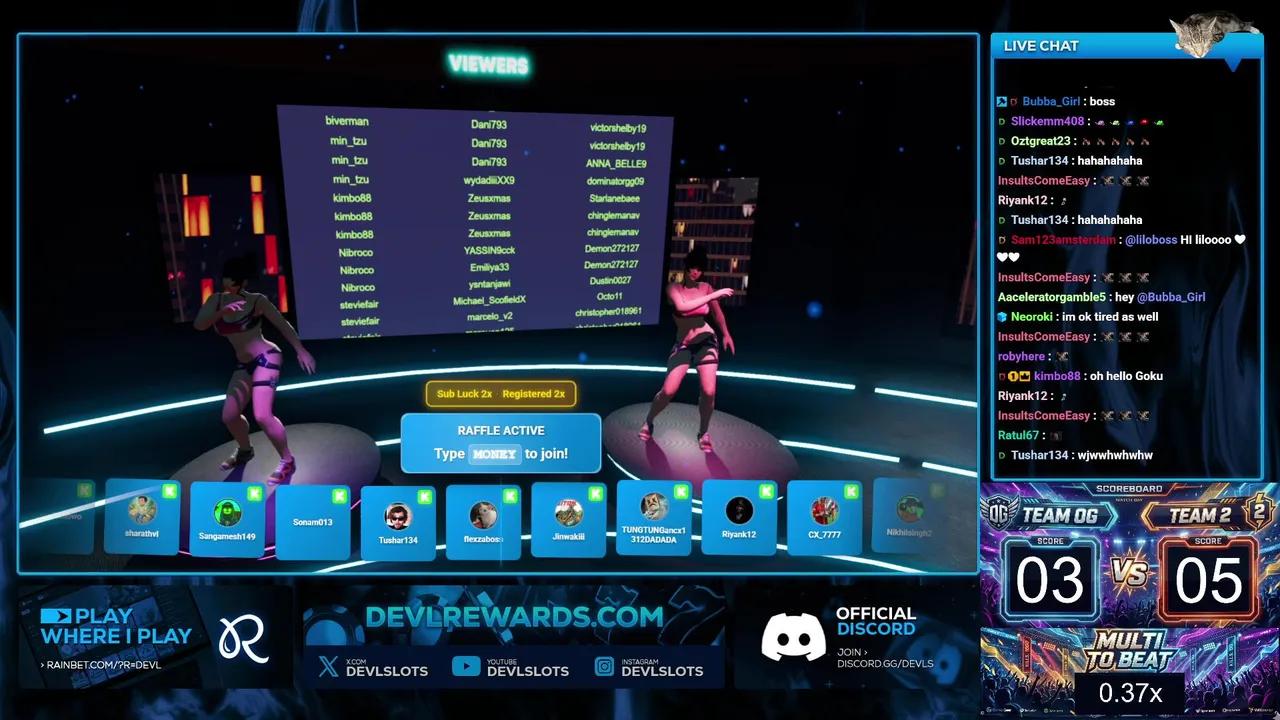Viewport: 1280px width, 720px height.
Task: Click Neoroki's blue gem badge in chat
Action: (1002, 316)
